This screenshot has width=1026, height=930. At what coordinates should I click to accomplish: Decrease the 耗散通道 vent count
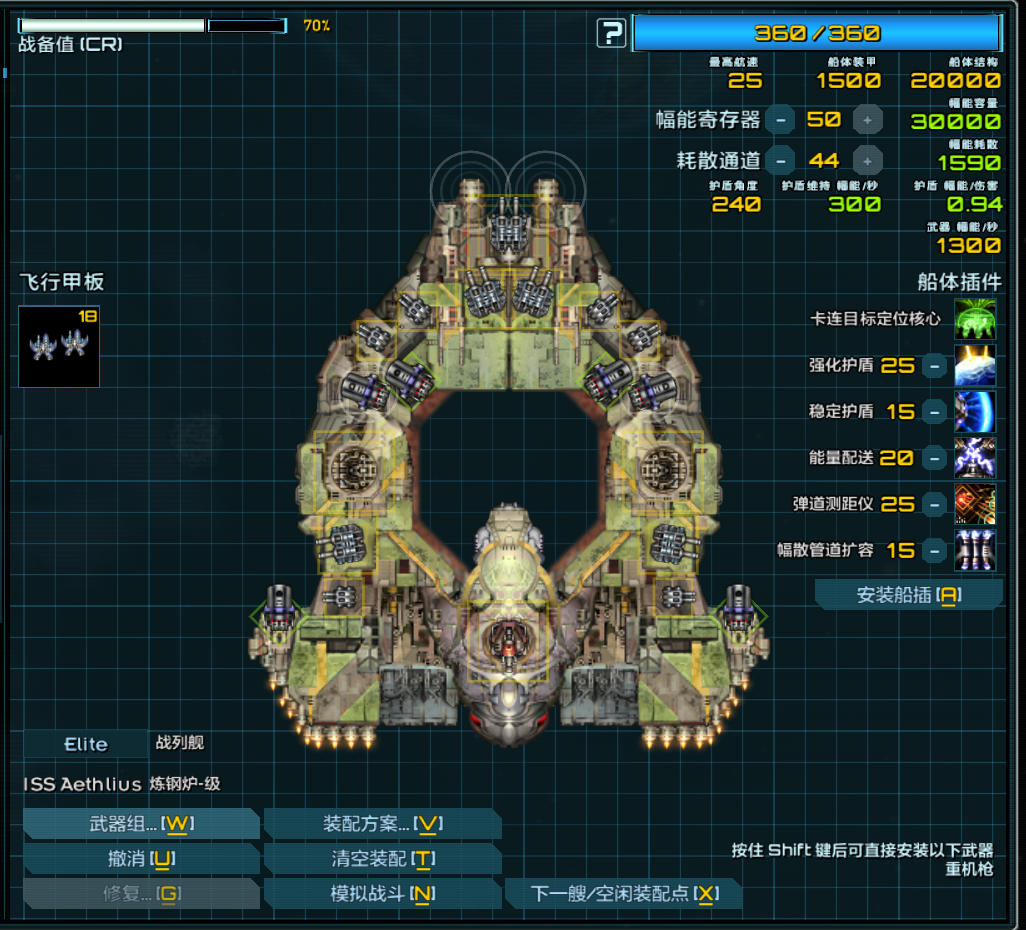(x=780, y=160)
